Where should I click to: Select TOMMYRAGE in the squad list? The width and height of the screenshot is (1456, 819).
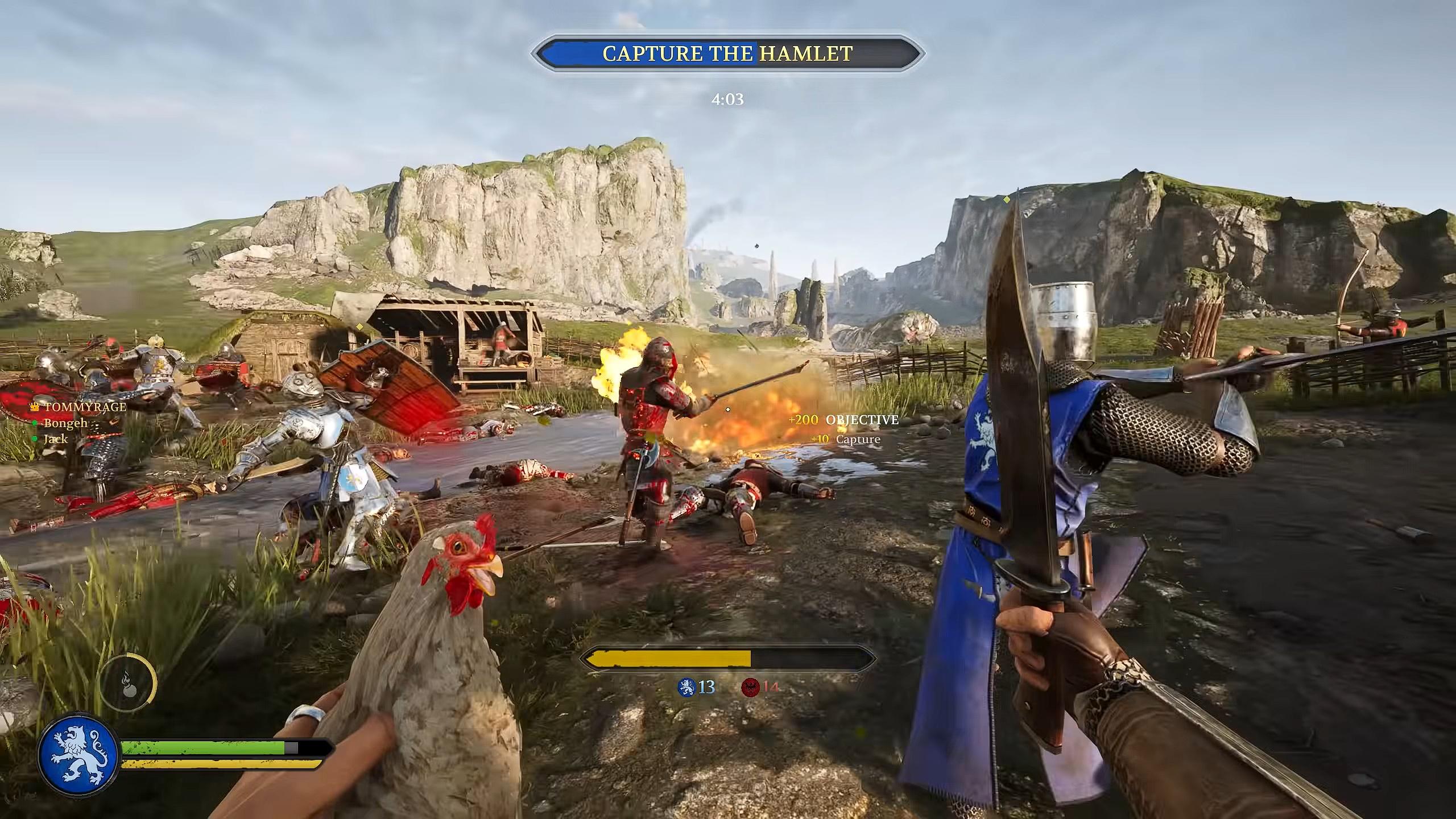(x=85, y=407)
